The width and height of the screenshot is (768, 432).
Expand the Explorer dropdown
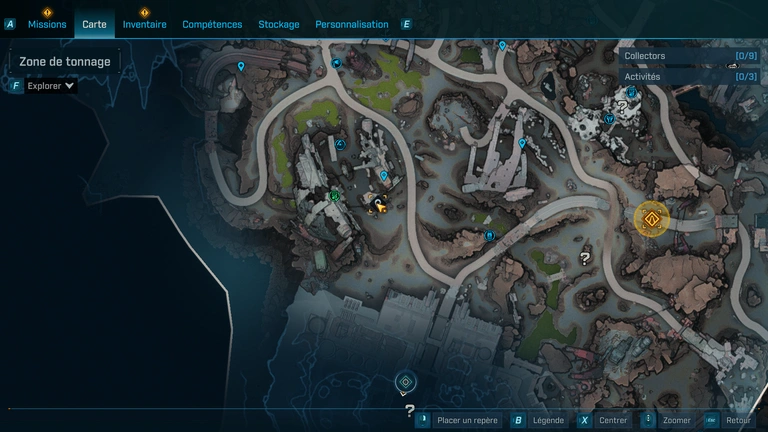(50, 86)
